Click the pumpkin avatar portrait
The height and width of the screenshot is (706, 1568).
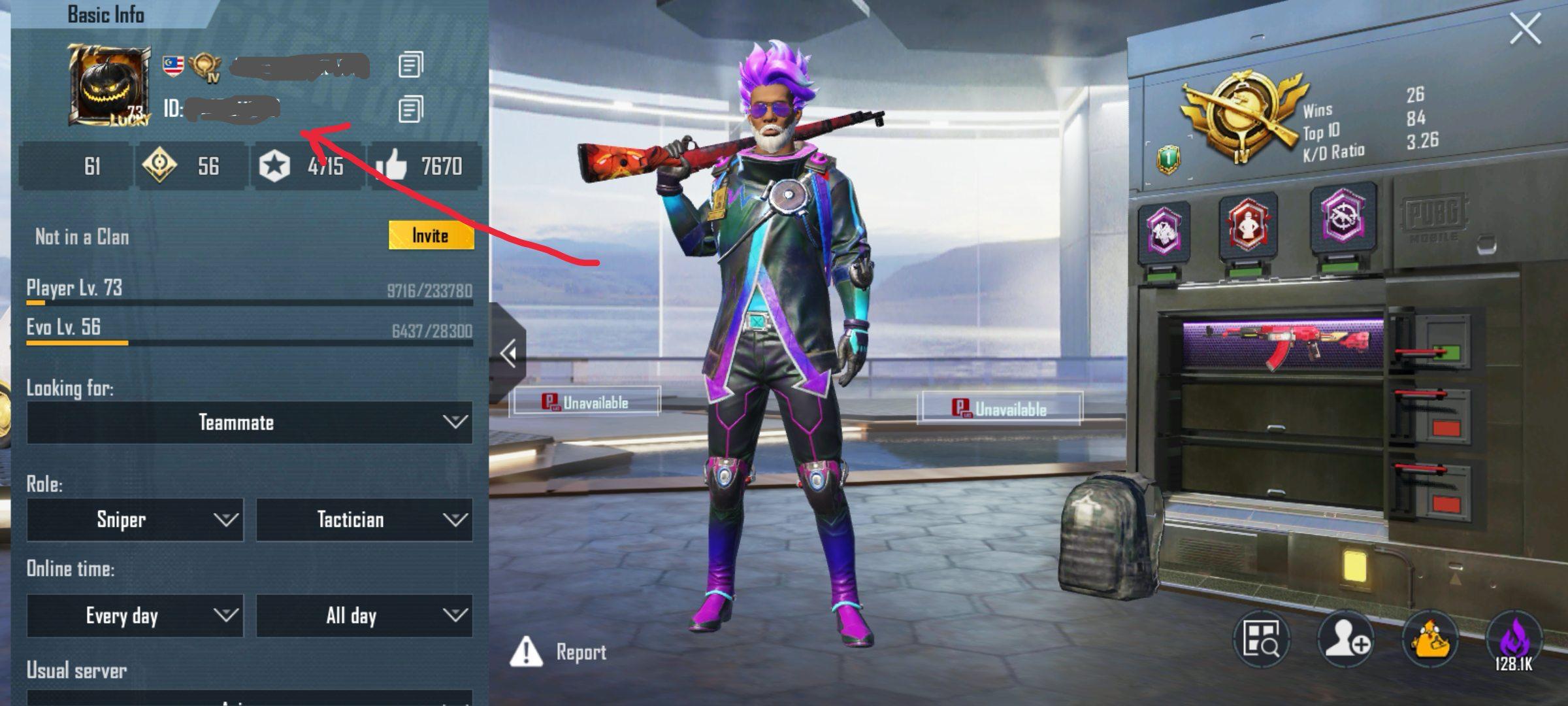pyautogui.click(x=108, y=85)
